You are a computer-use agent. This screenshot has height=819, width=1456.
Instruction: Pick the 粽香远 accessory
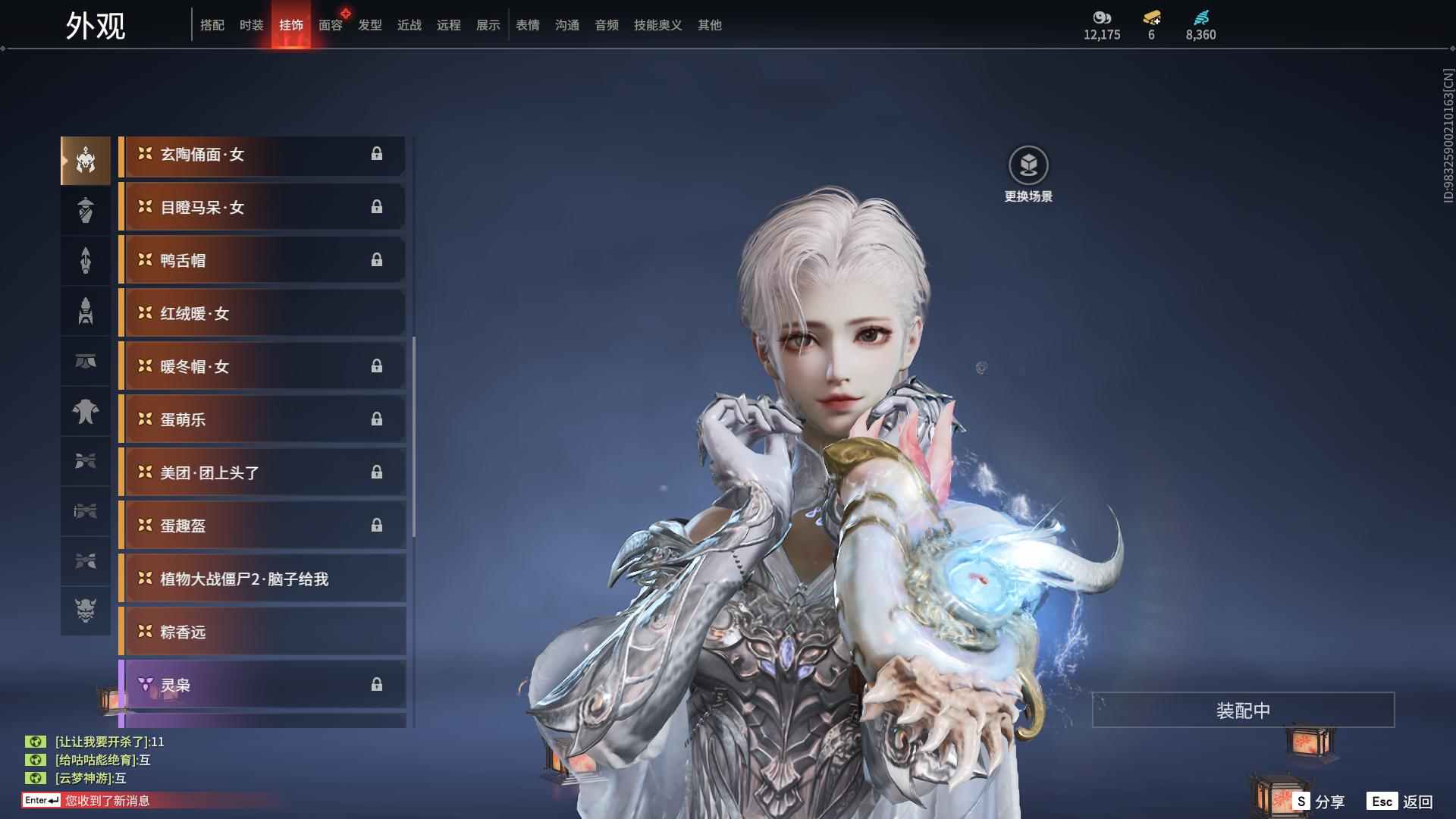coord(262,632)
